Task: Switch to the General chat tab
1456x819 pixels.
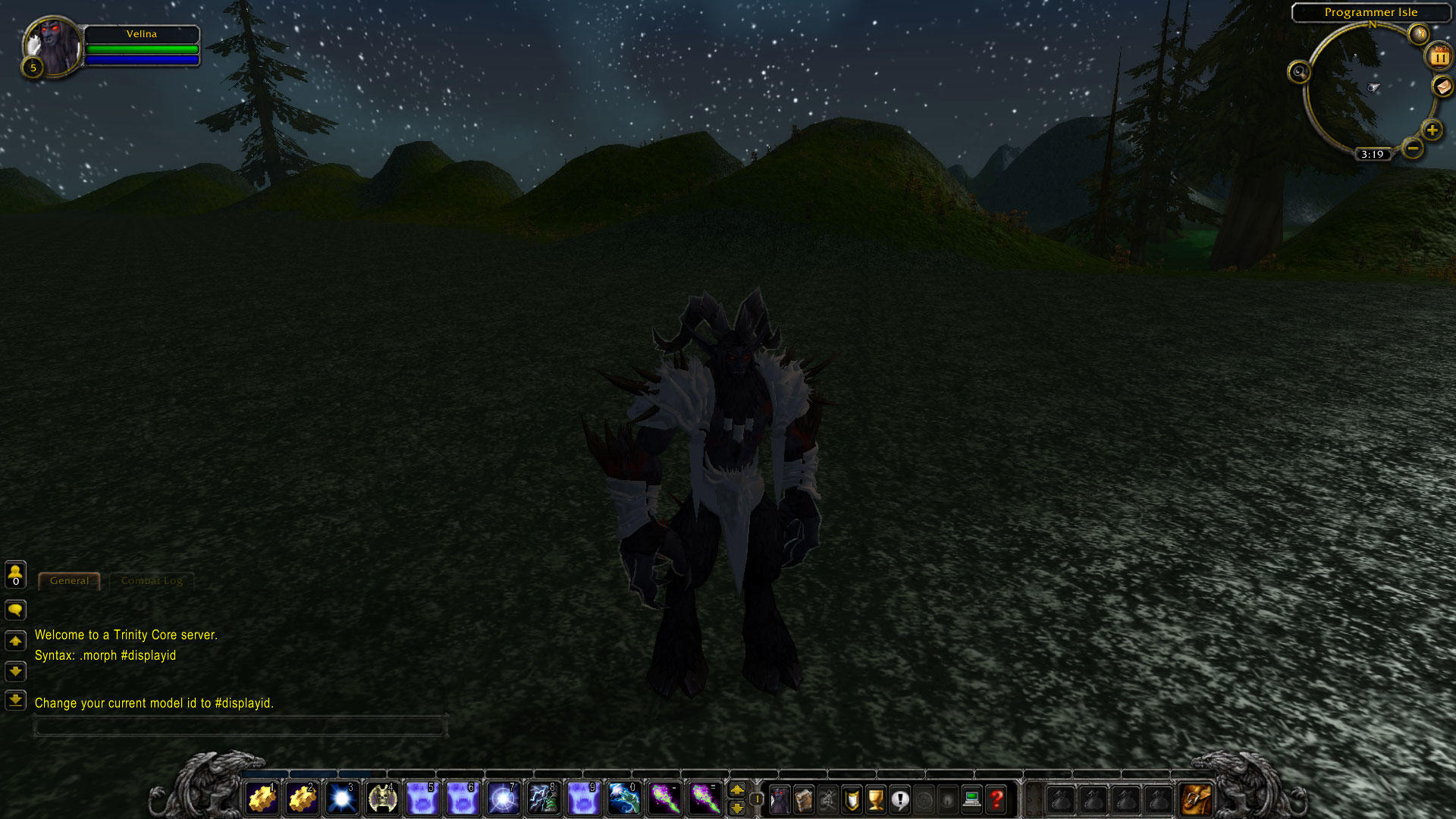Action: (x=69, y=581)
